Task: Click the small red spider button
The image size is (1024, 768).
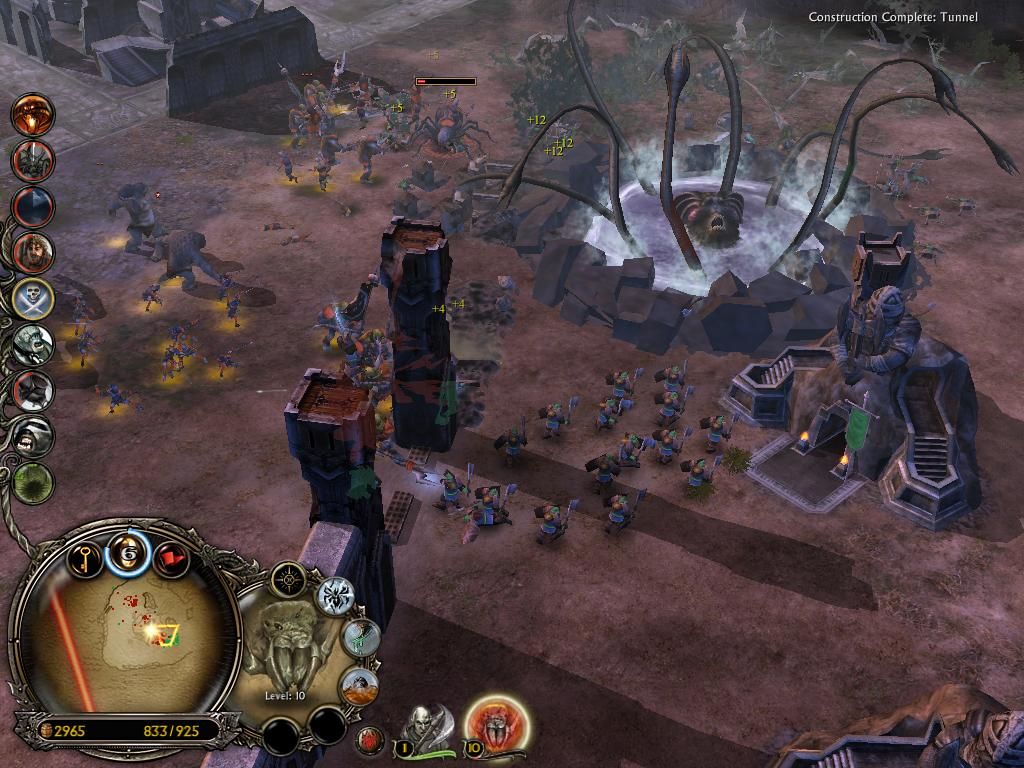Action: tap(370, 740)
